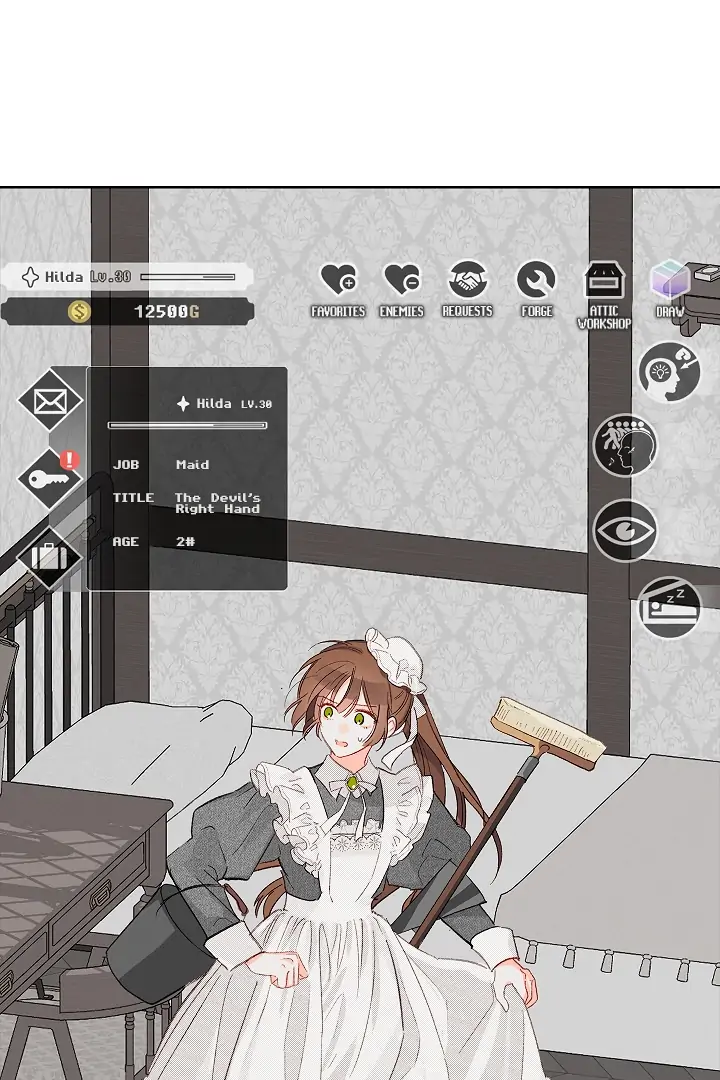Open the Requests handshake menu
720x1080 pixels.
click(467, 282)
